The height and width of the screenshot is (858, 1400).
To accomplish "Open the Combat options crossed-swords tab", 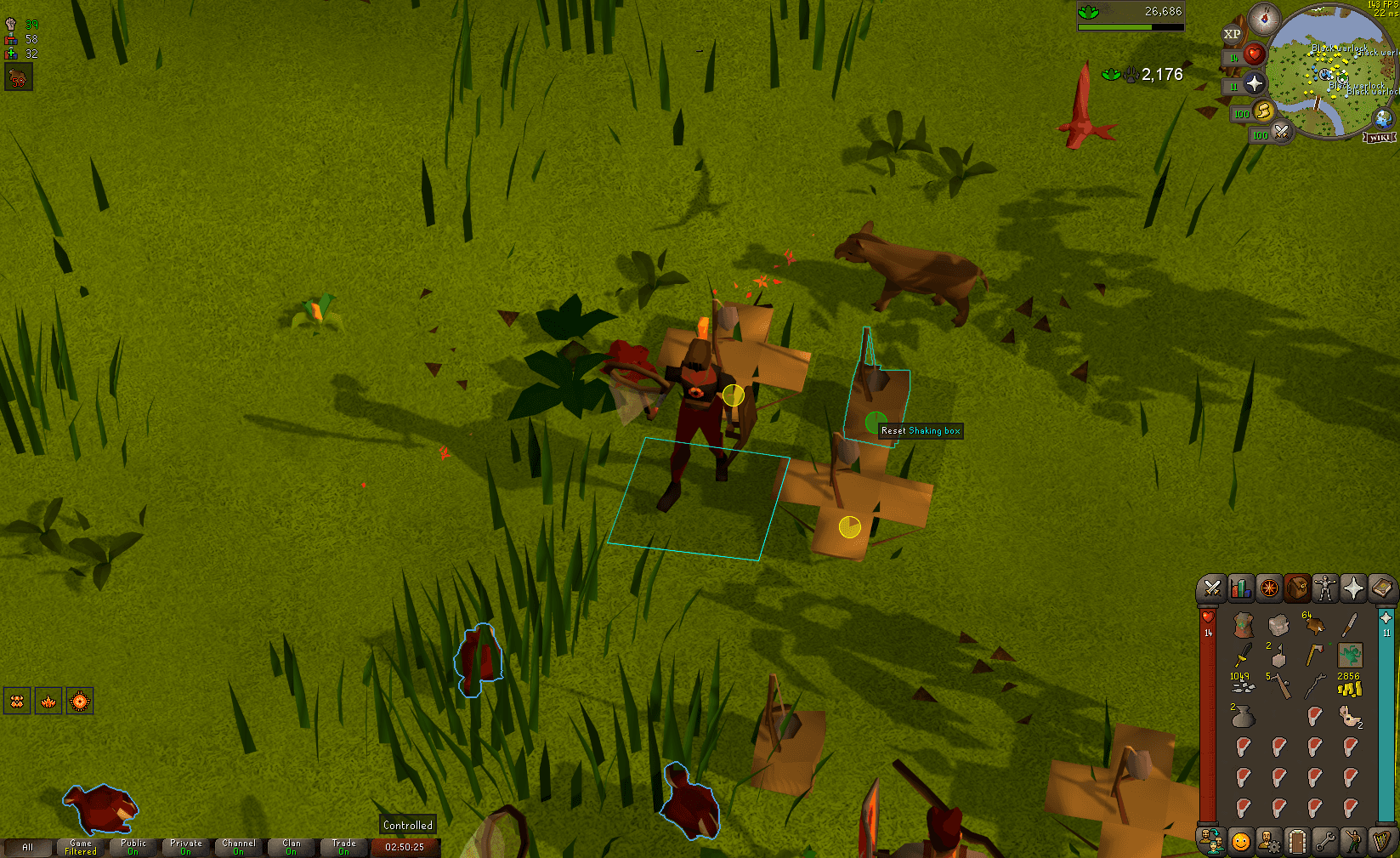I will (1210, 588).
